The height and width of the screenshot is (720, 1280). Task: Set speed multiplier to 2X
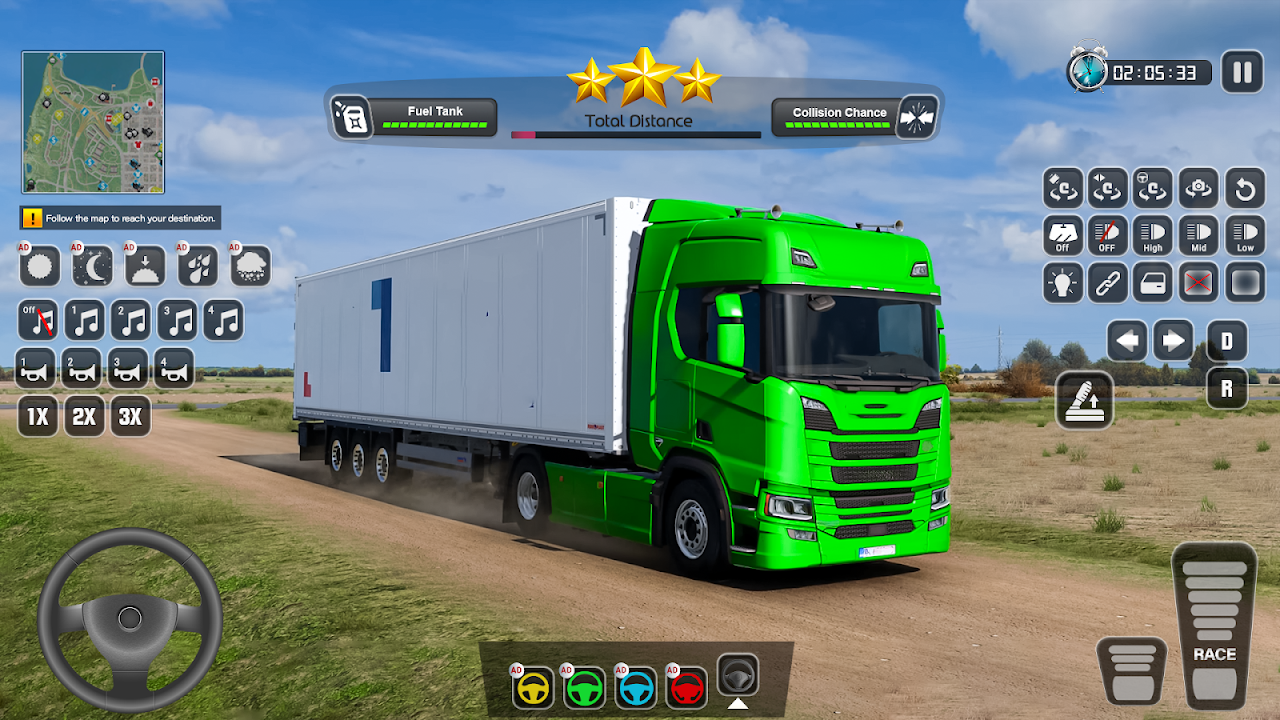pos(84,416)
